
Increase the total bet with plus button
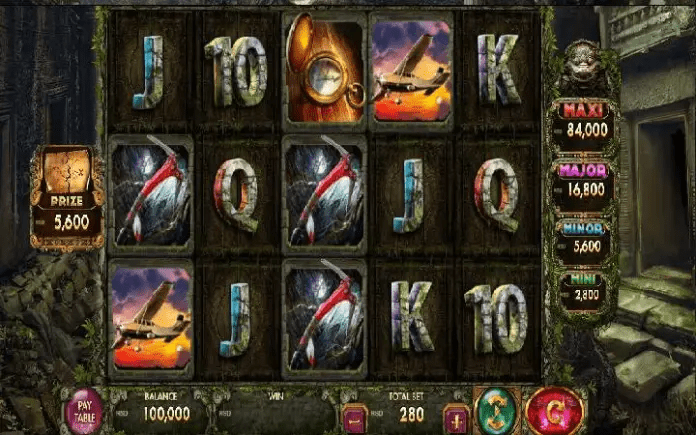(456, 417)
